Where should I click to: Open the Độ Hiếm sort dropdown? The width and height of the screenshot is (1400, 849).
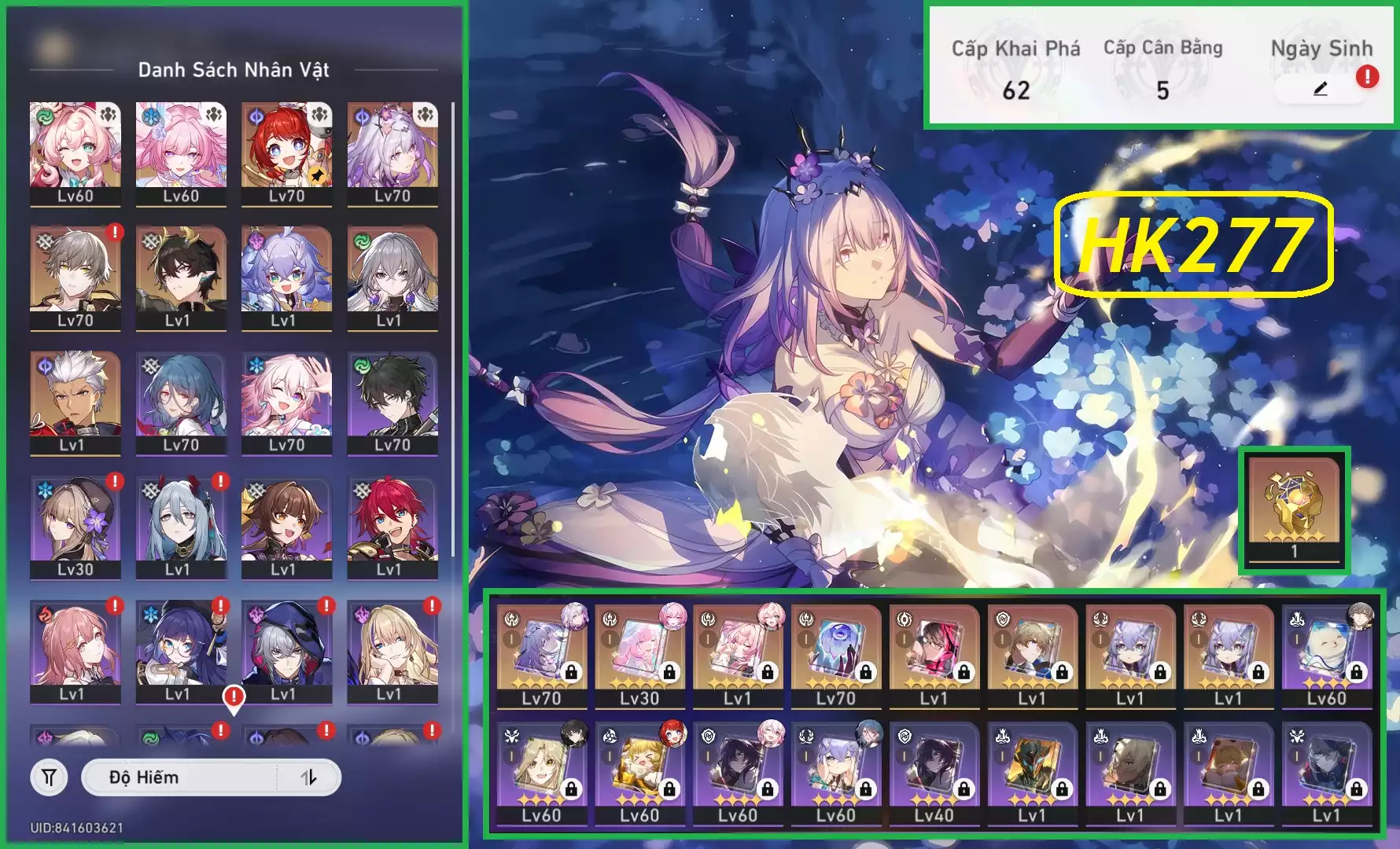[x=181, y=777]
